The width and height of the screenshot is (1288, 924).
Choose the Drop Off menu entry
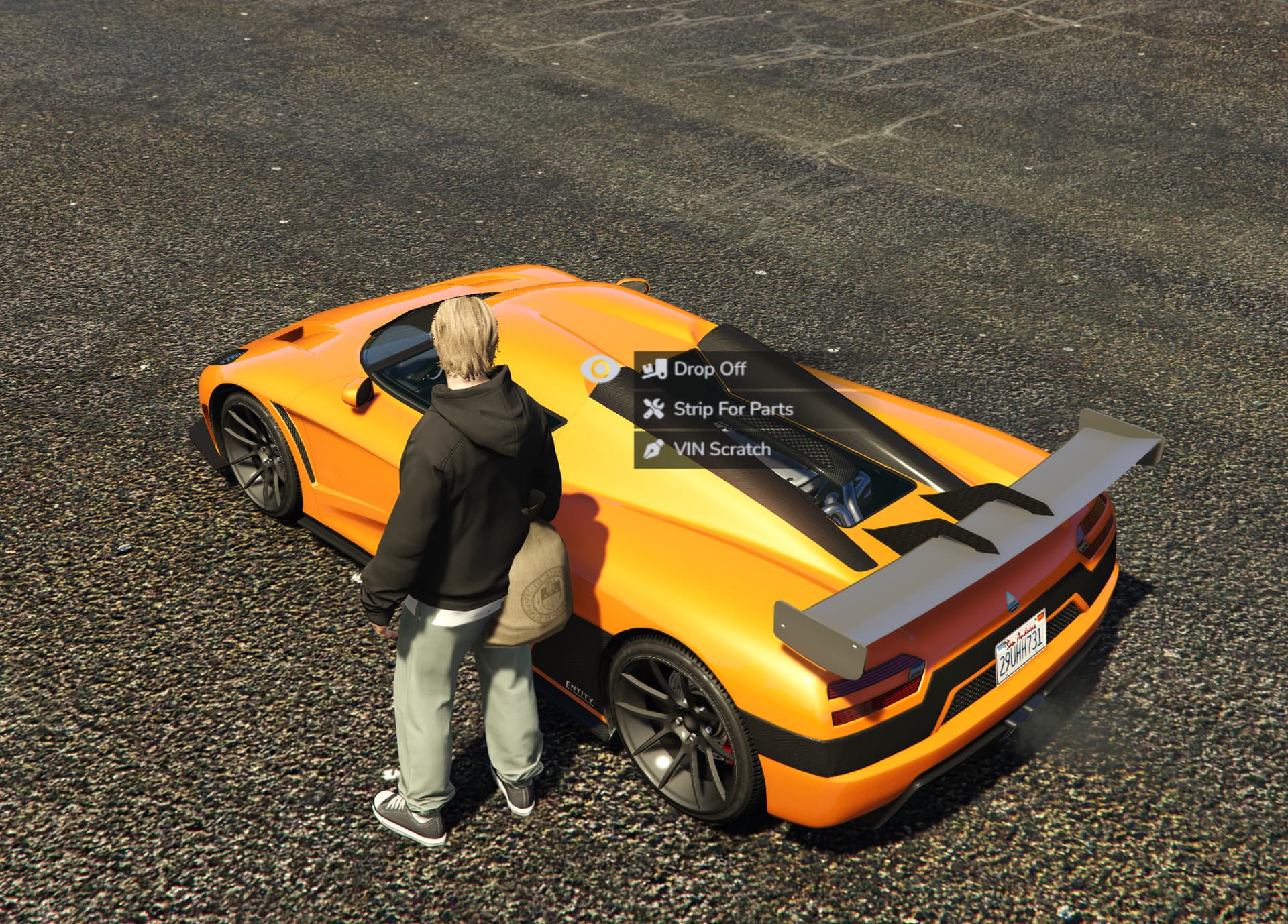[x=710, y=369]
